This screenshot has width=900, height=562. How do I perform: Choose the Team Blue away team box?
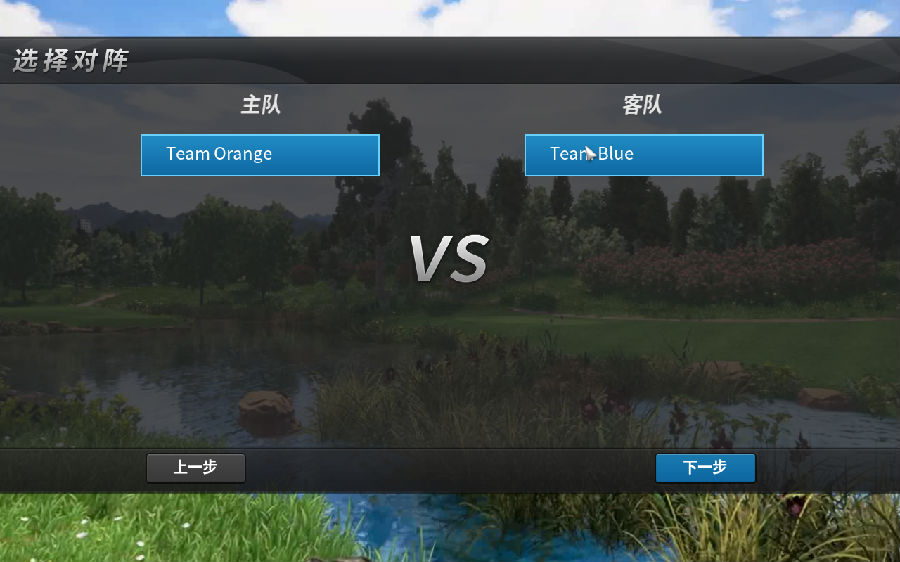[x=644, y=155]
